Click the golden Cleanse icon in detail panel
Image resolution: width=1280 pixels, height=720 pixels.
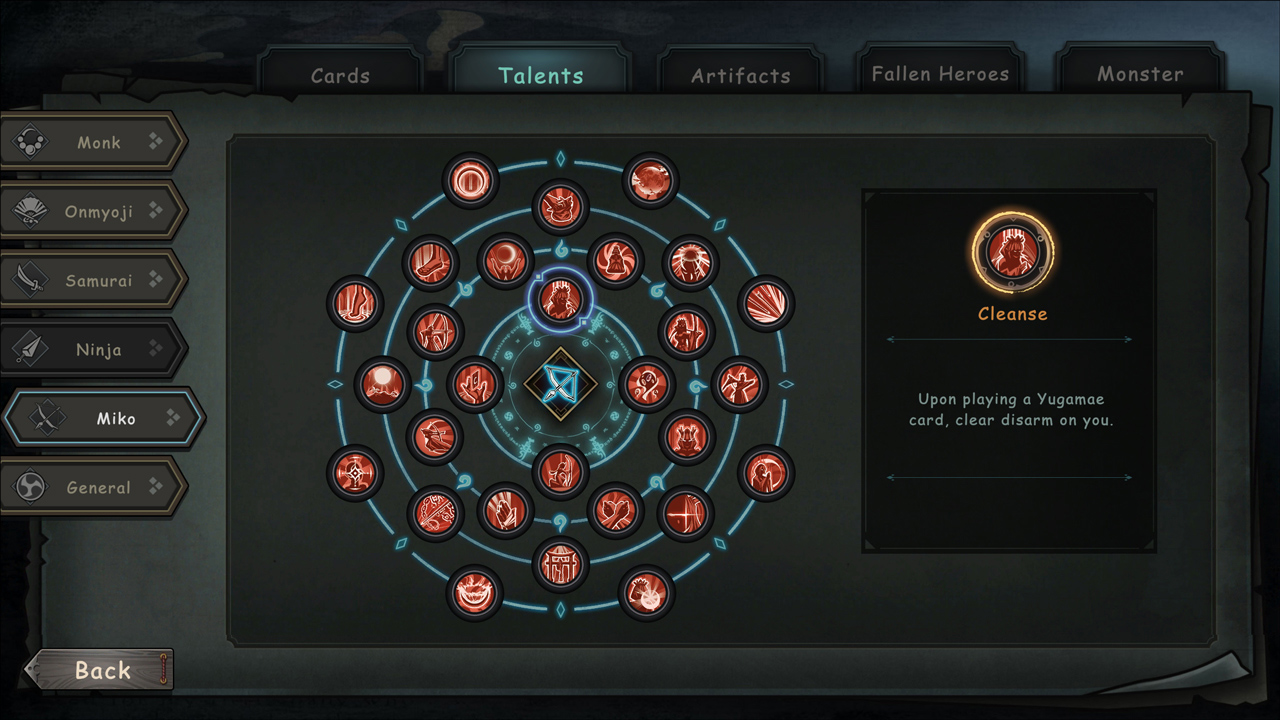coord(1012,252)
